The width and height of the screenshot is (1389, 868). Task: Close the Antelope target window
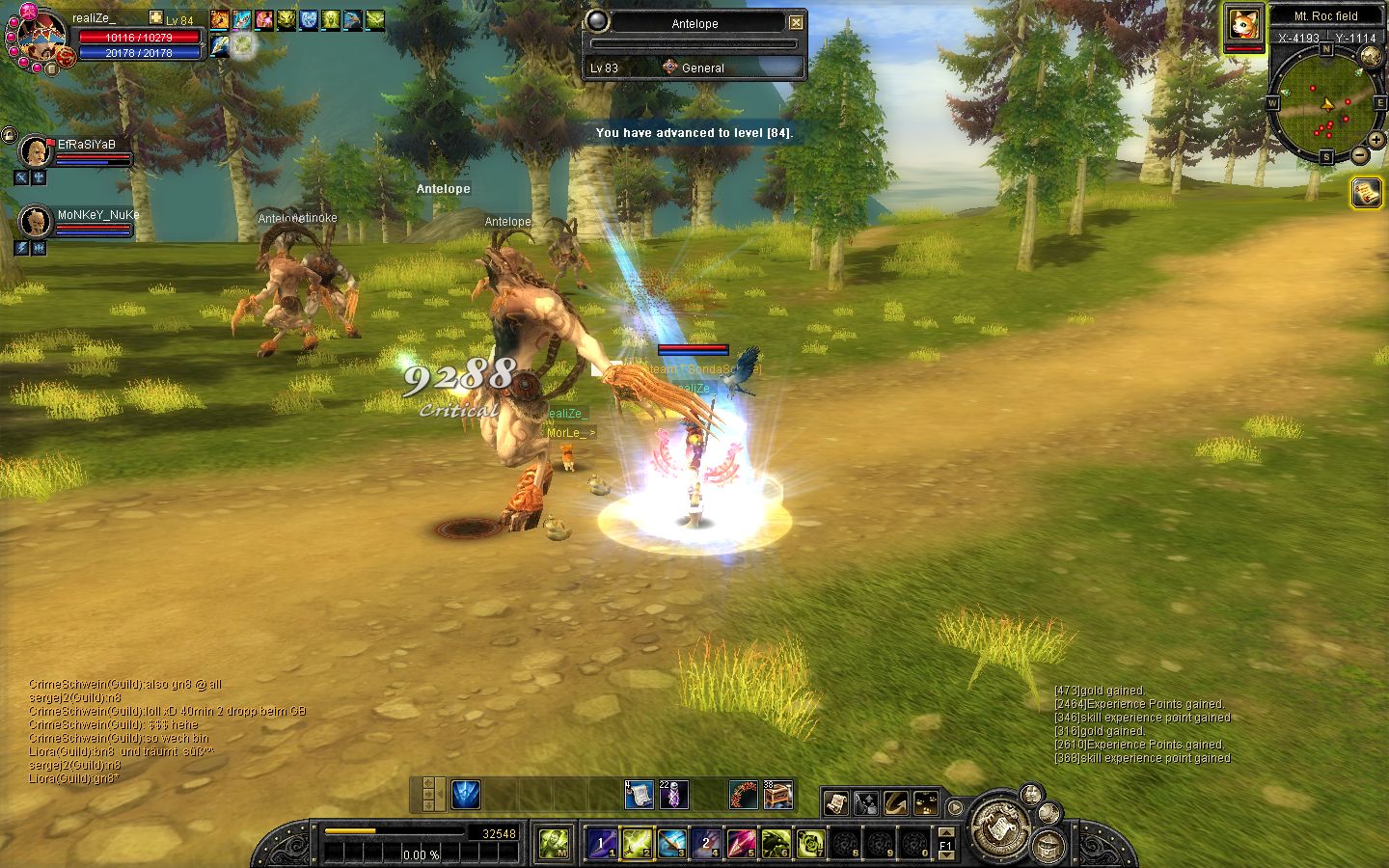pyautogui.click(x=796, y=22)
